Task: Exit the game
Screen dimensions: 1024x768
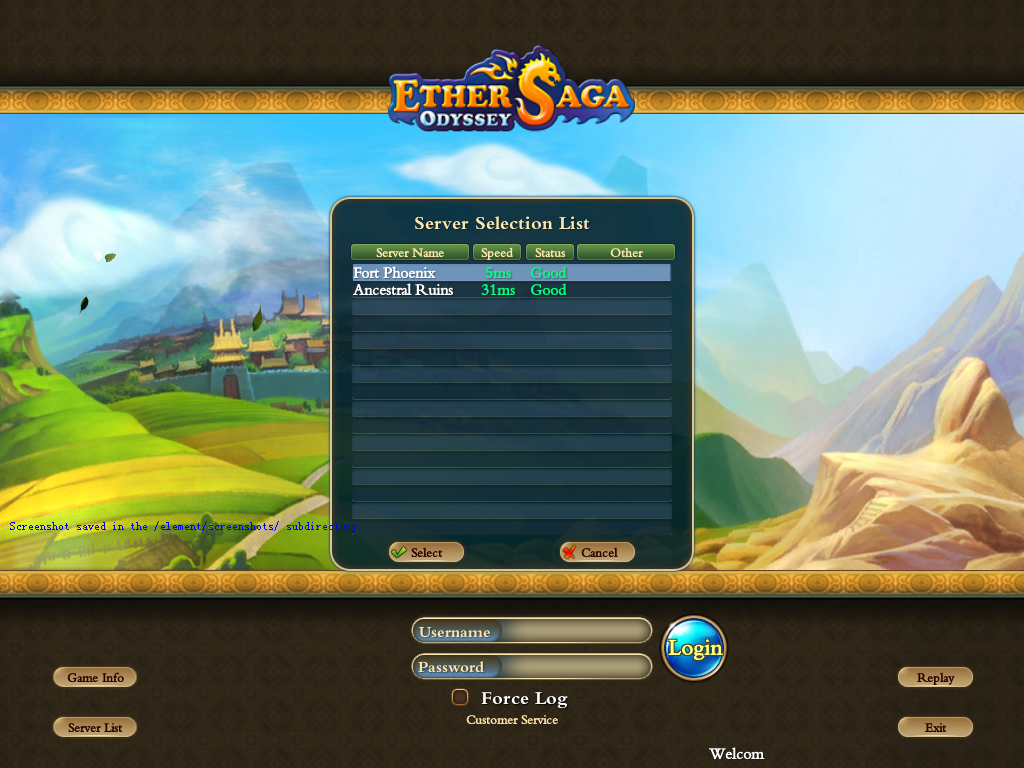Action: 935,728
